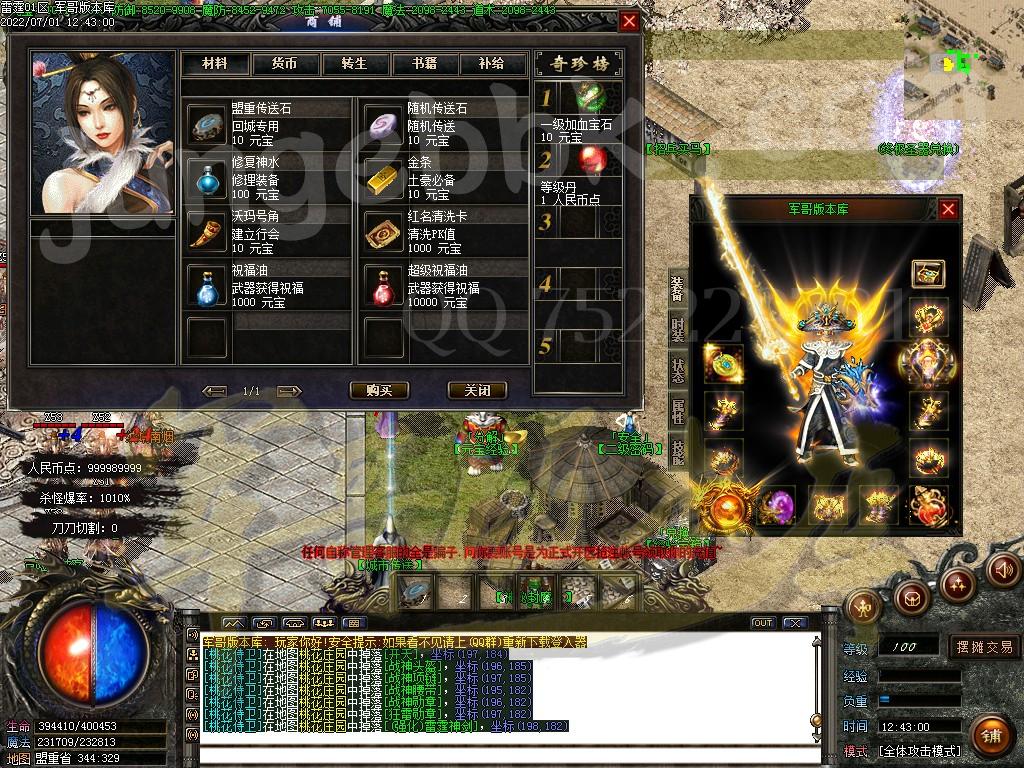Open the 时装 (fashion) character tab
Screen dimensions: 1024x768
point(678,329)
